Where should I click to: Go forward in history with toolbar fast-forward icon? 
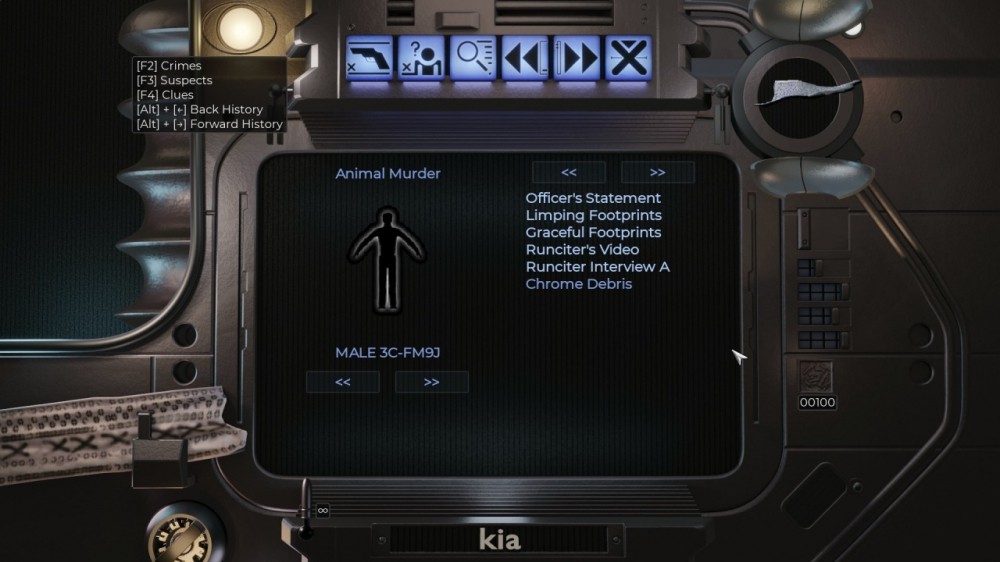pyautogui.click(x=576, y=58)
